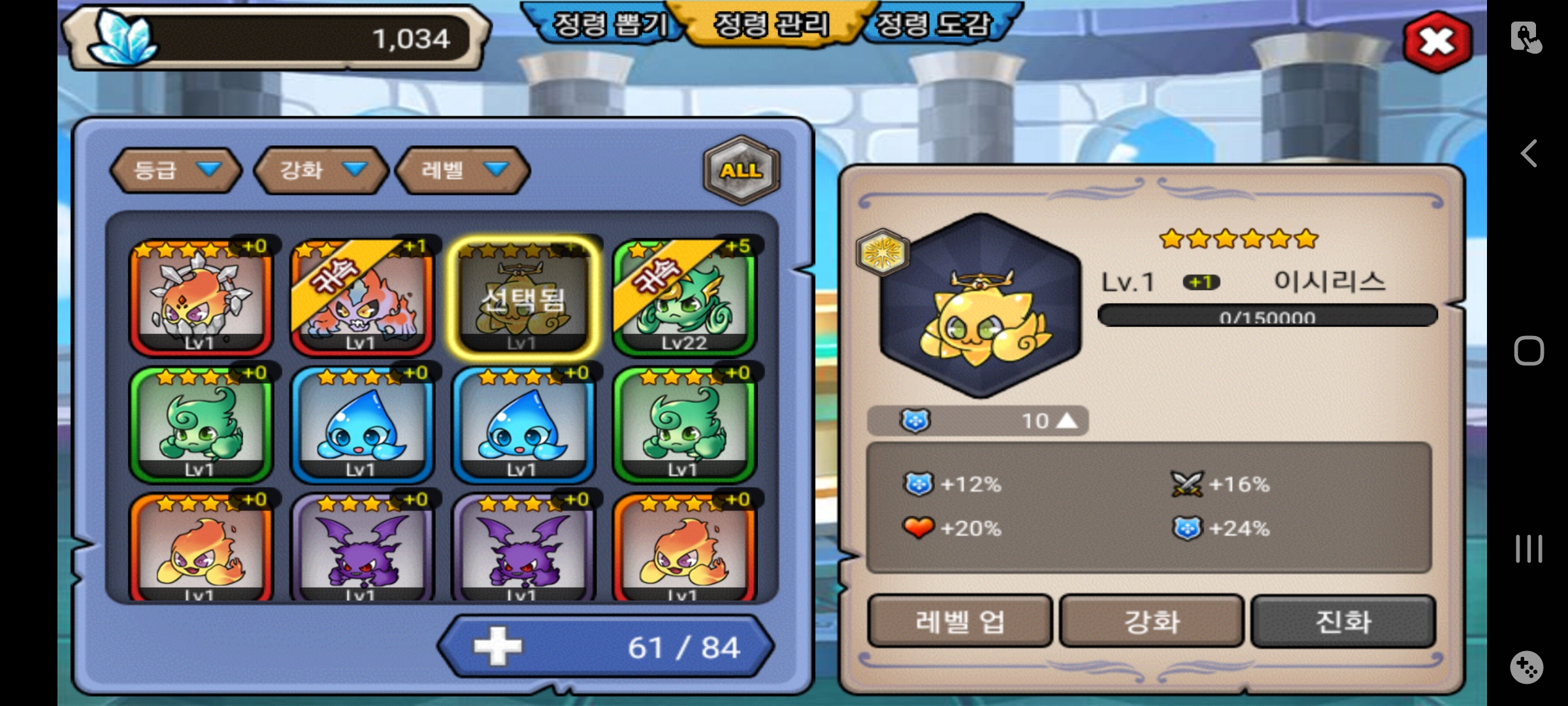This screenshot has width=1568, height=706.
Task: Open the 레벨 sort dropdown
Action: tap(463, 170)
